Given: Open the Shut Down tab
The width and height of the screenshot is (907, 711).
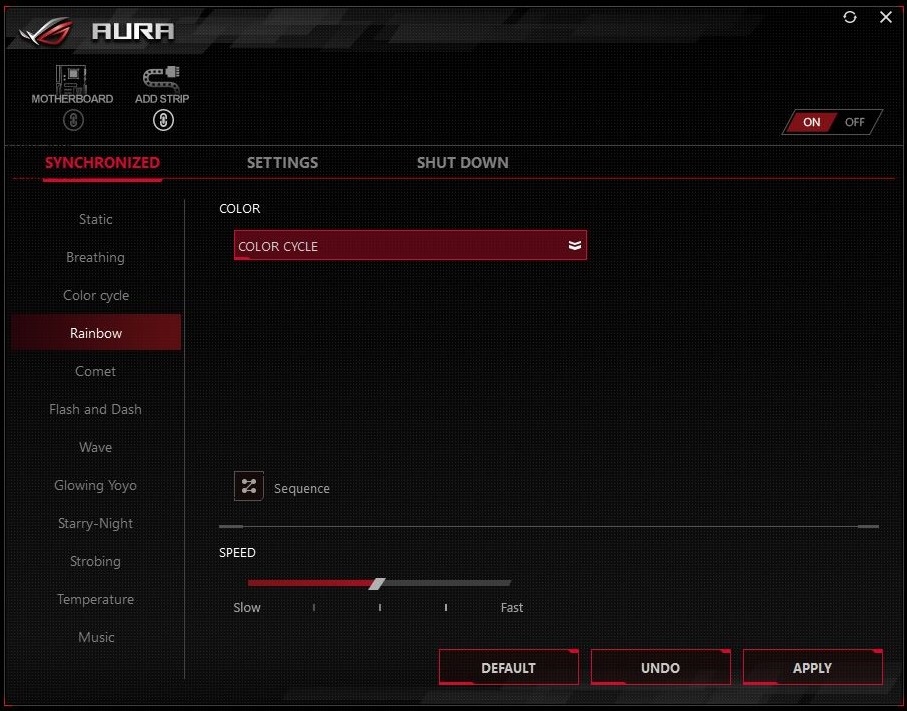Looking at the screenshot, I should point(462,162).
